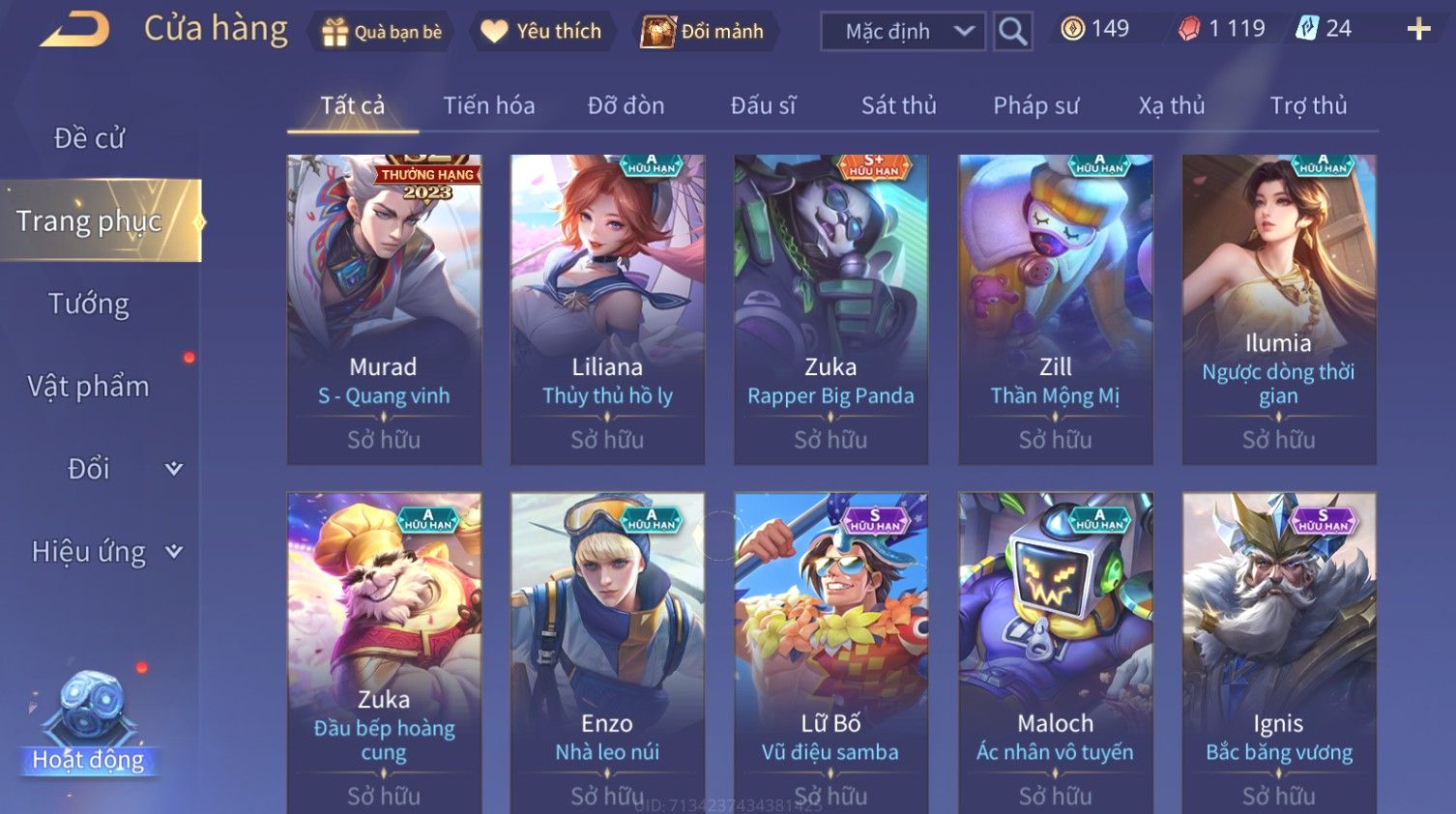Go to the Vật phẩm items section
The height and width of the screenshot is (814, 1456).
click(89, 387)
